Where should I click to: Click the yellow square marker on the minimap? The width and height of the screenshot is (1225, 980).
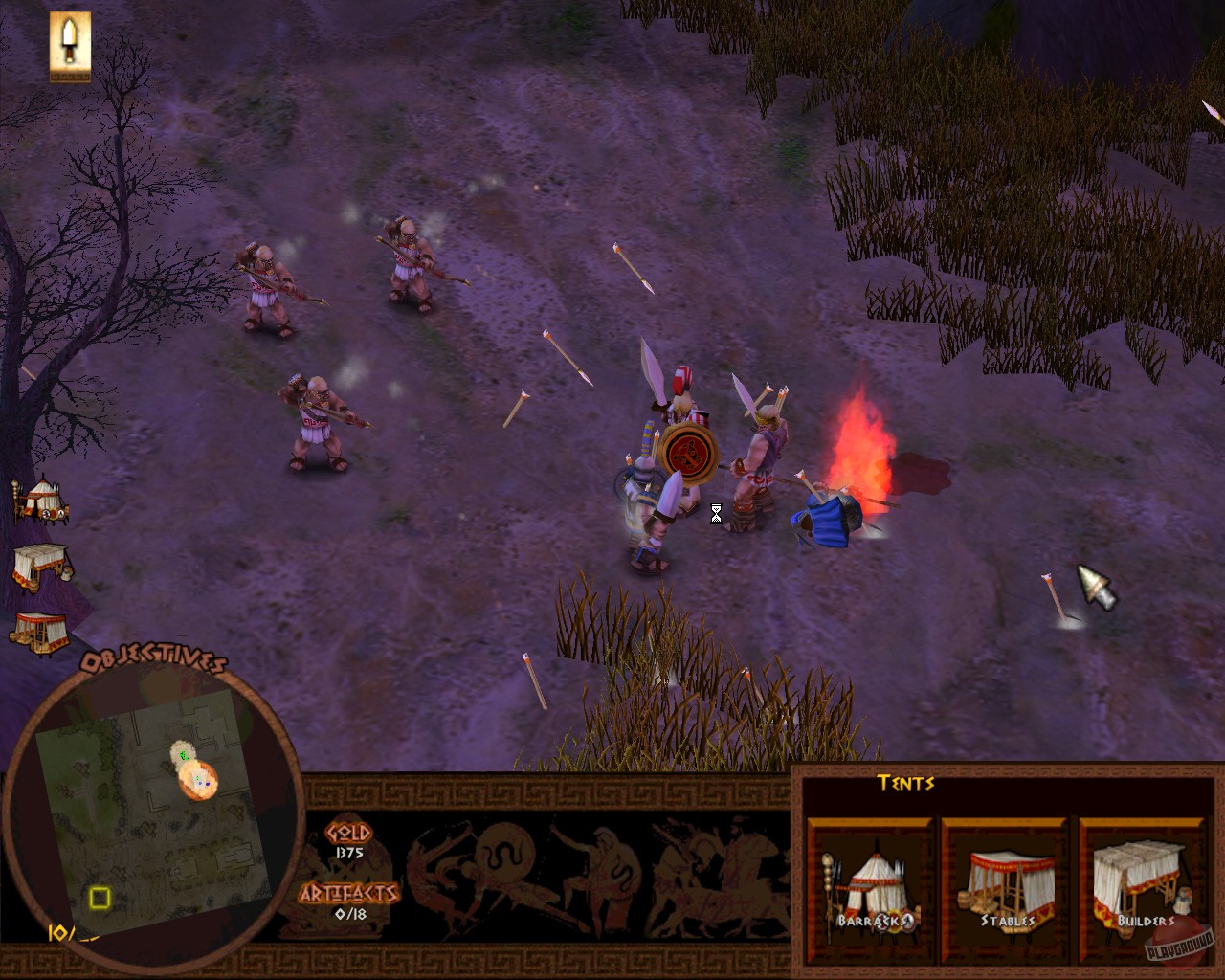point(100,900)
